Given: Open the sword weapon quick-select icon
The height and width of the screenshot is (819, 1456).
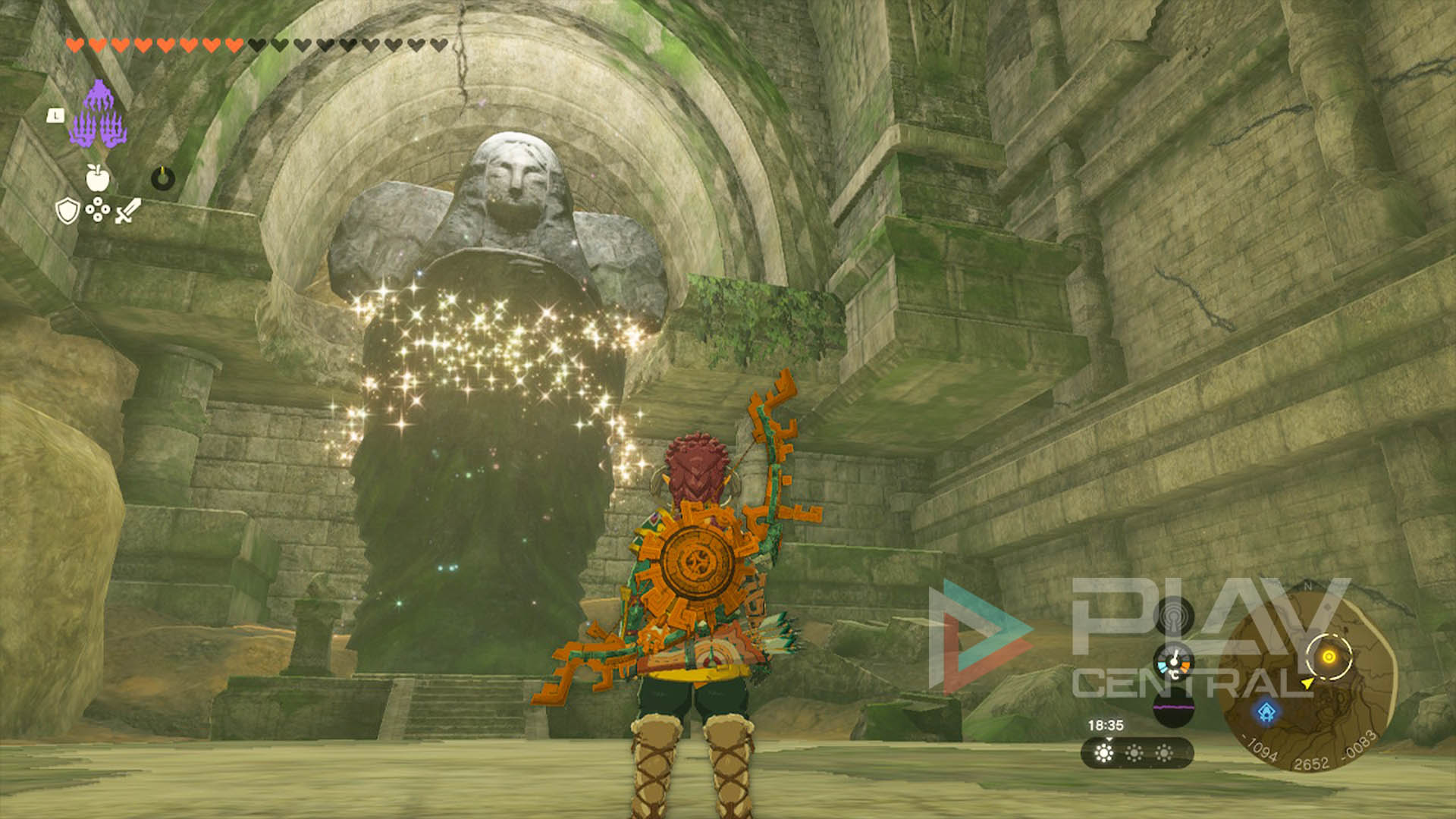Looking at the screenshot, I should (x=127, y=211).
